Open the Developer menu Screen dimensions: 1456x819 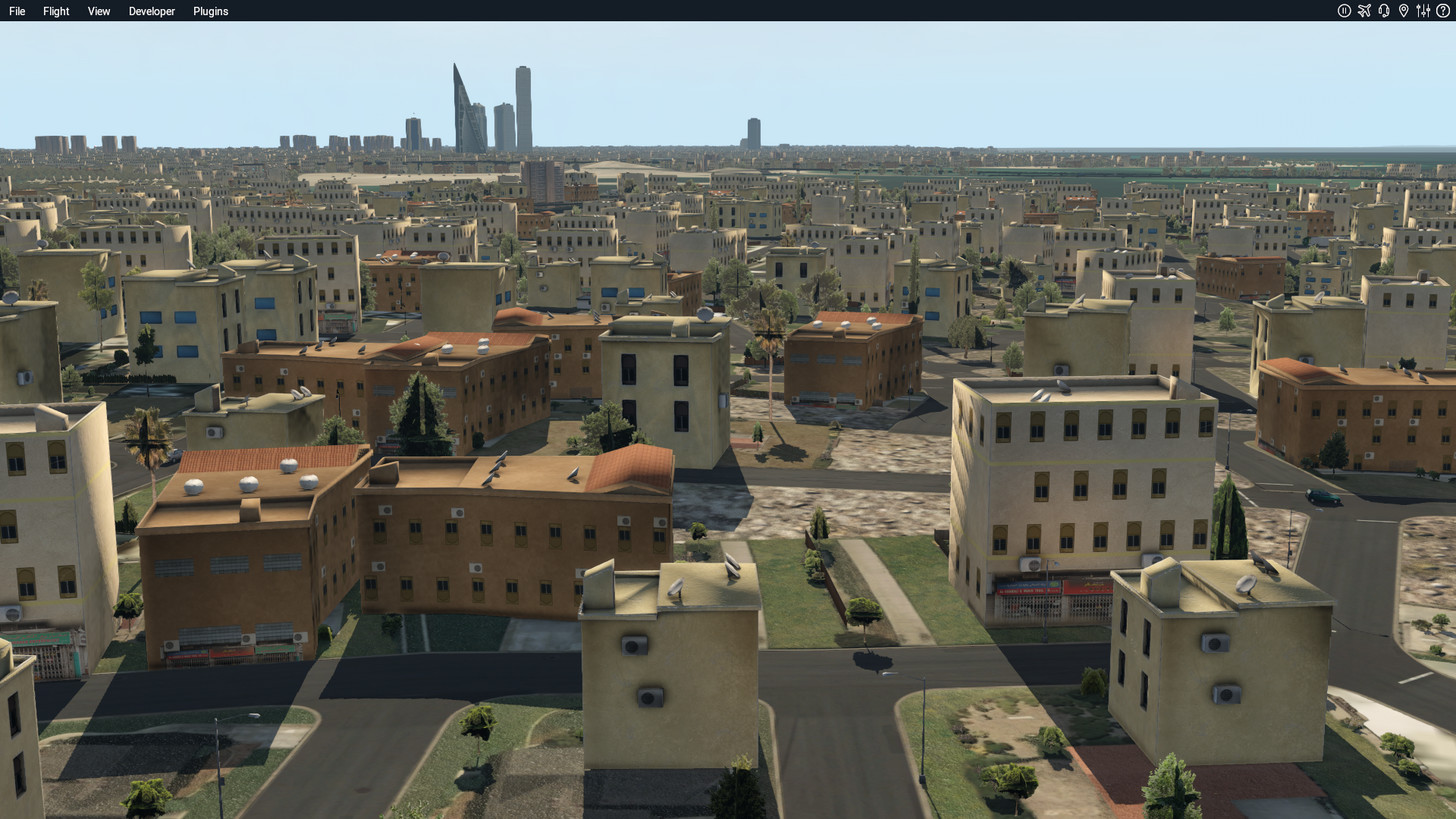tap(151, 11)
